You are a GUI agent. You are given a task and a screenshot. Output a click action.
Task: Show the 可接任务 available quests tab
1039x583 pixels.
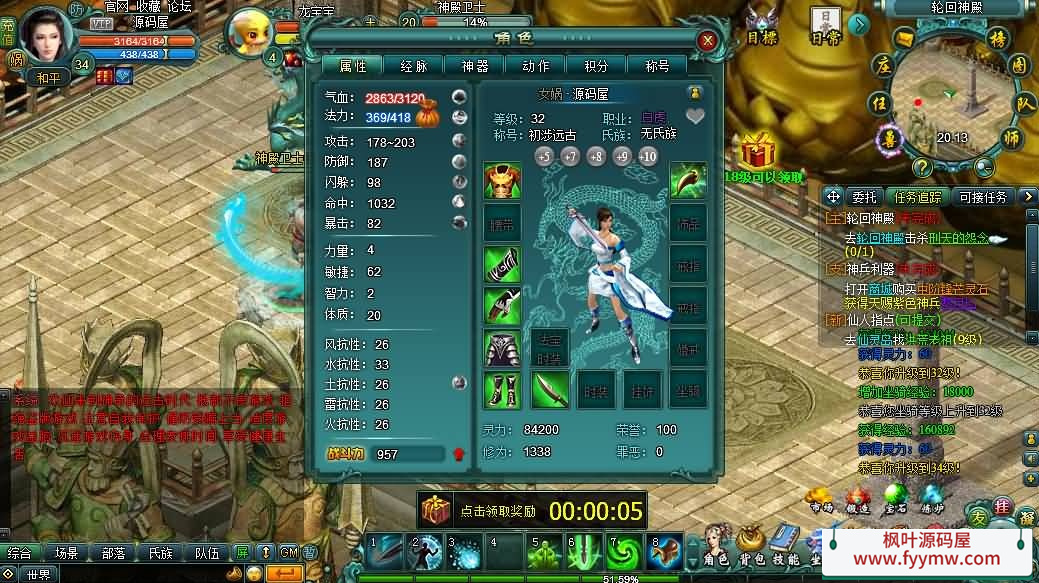click(x=983, y=197)
